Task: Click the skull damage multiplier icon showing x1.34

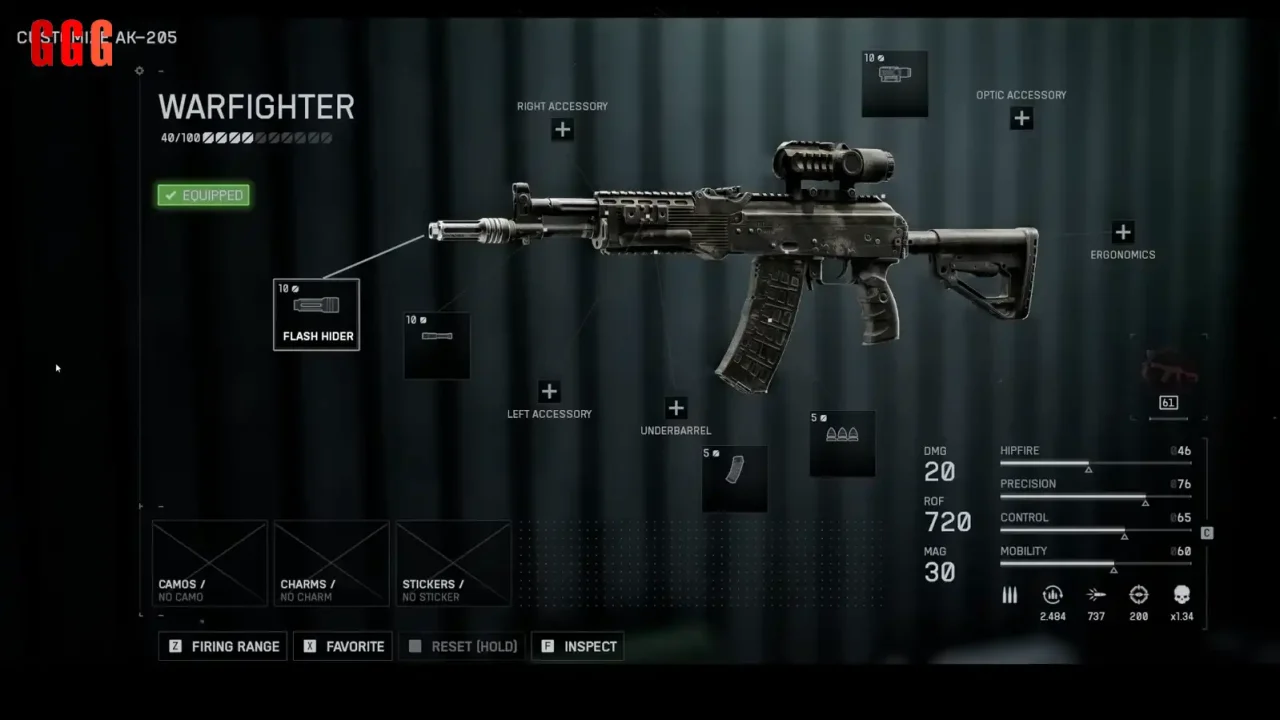Action: [x=1181, y=594]
